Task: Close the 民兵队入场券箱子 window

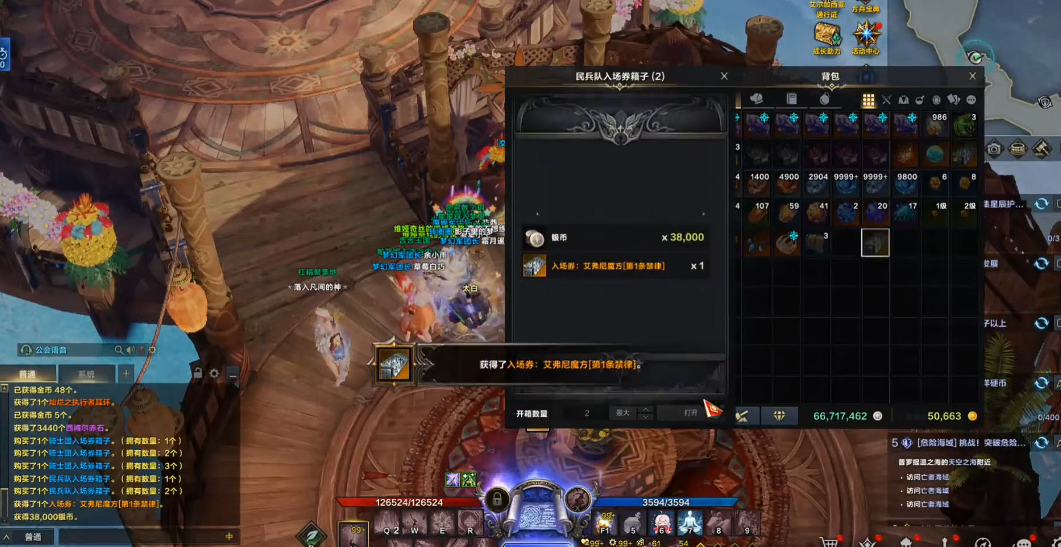Action: pos(724,76)
